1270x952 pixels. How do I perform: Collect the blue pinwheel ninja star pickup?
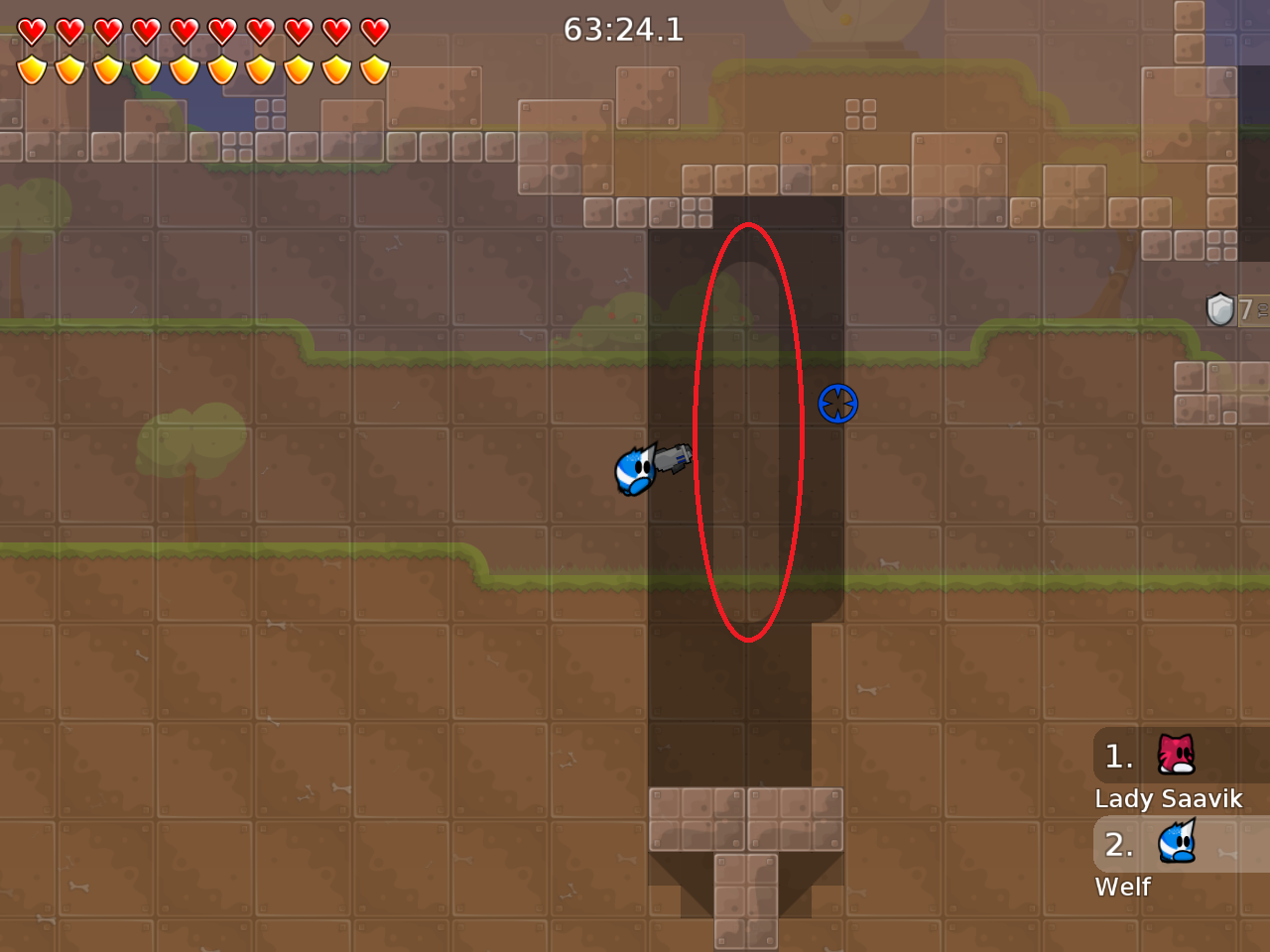tap(838, 405)
